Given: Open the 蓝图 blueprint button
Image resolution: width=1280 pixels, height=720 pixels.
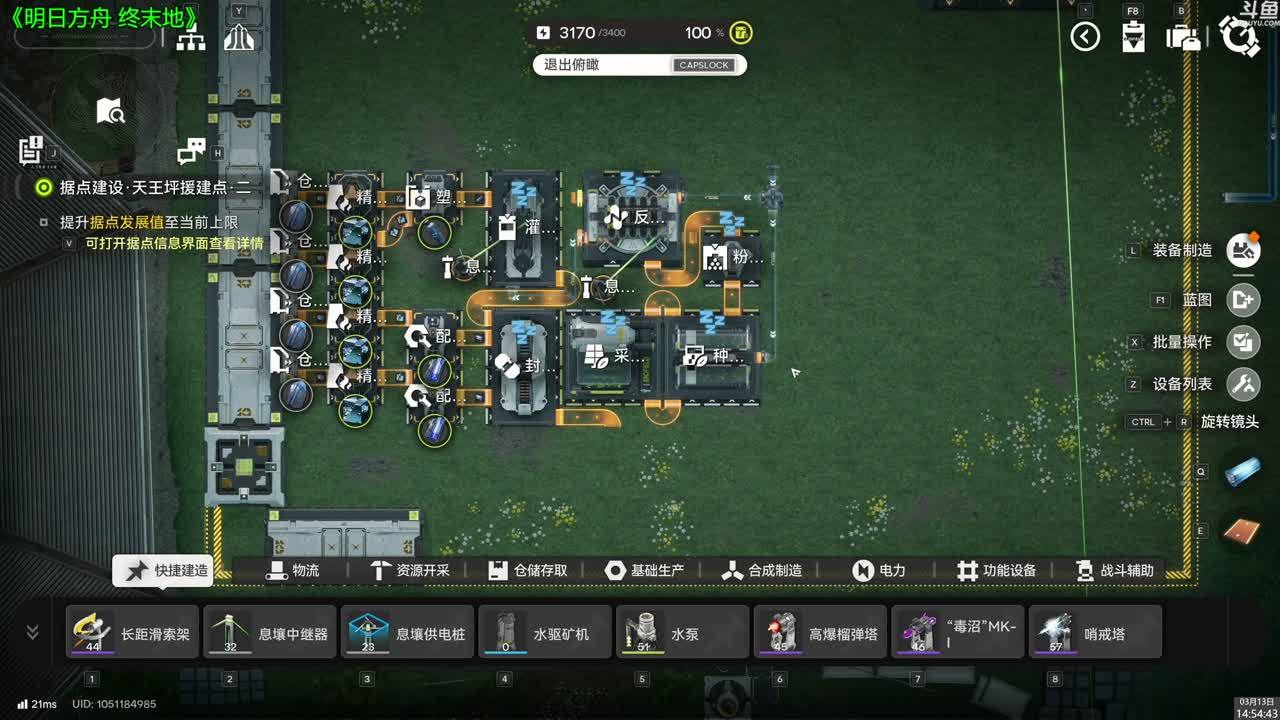Looking at the screenshot, I should [1243, 299].
